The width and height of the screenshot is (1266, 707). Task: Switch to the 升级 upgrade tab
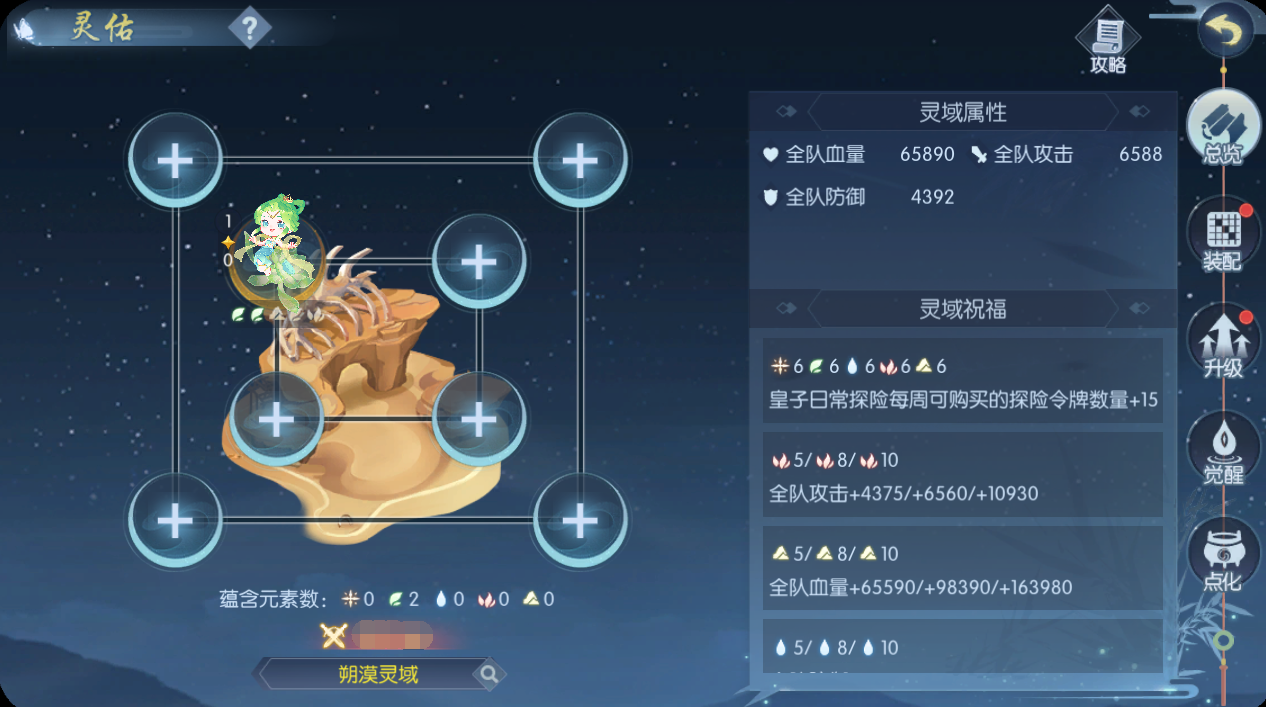(1223, 343)
